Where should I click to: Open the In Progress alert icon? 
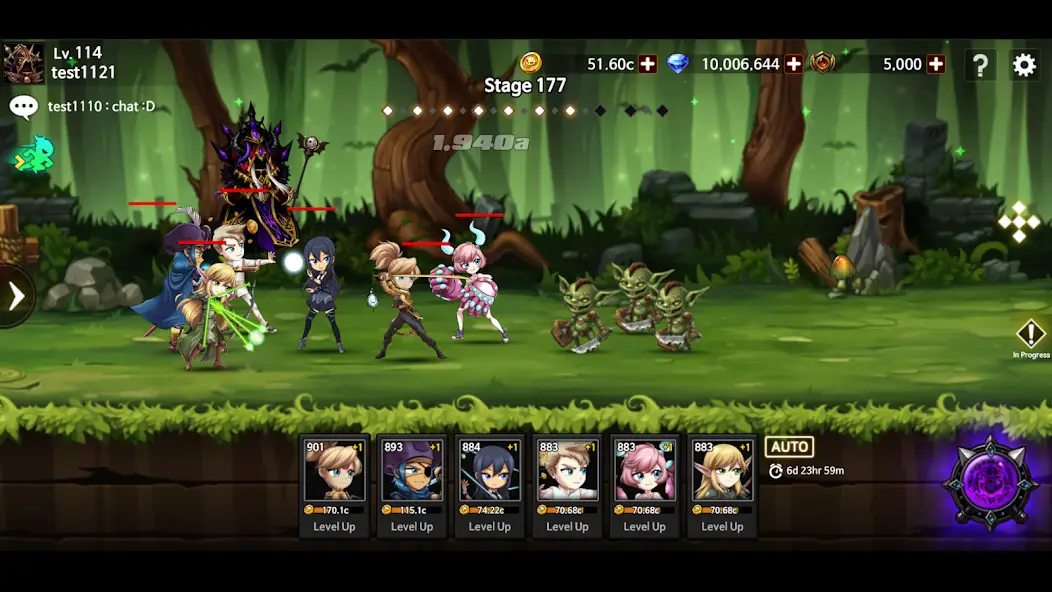click(1030, 337)
